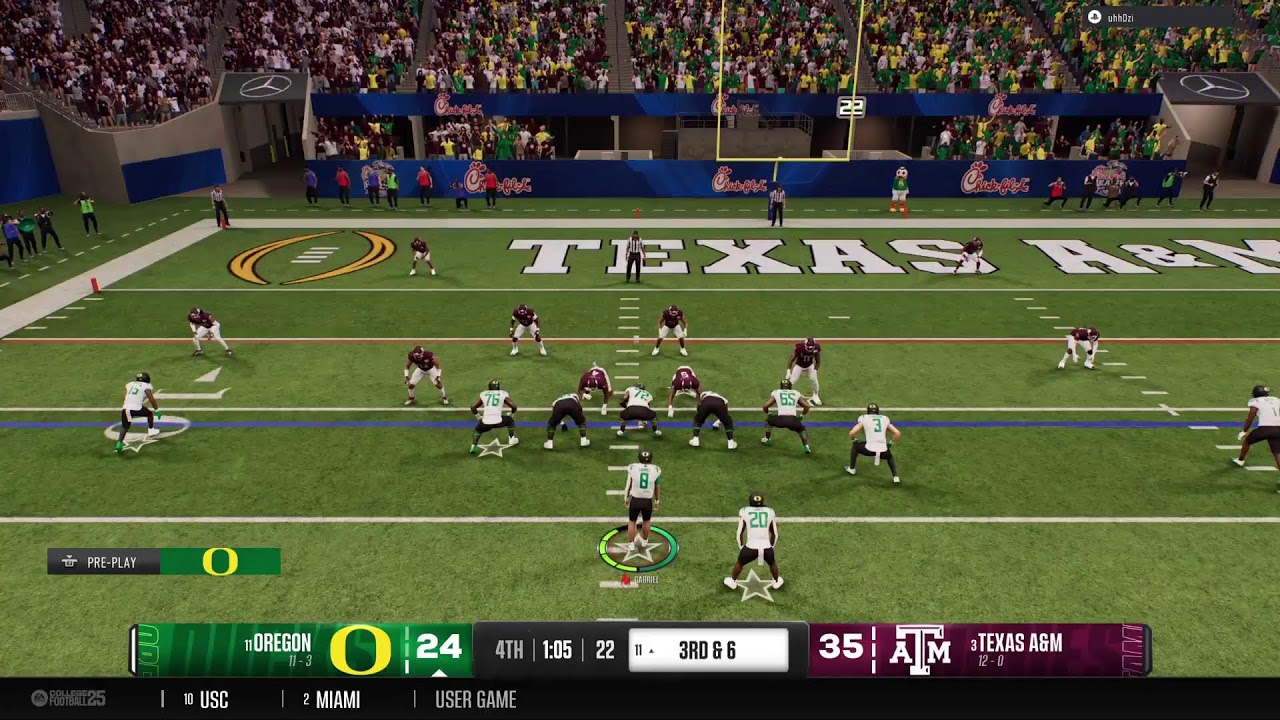Choose the User Game ticker item

coord(475,700)
